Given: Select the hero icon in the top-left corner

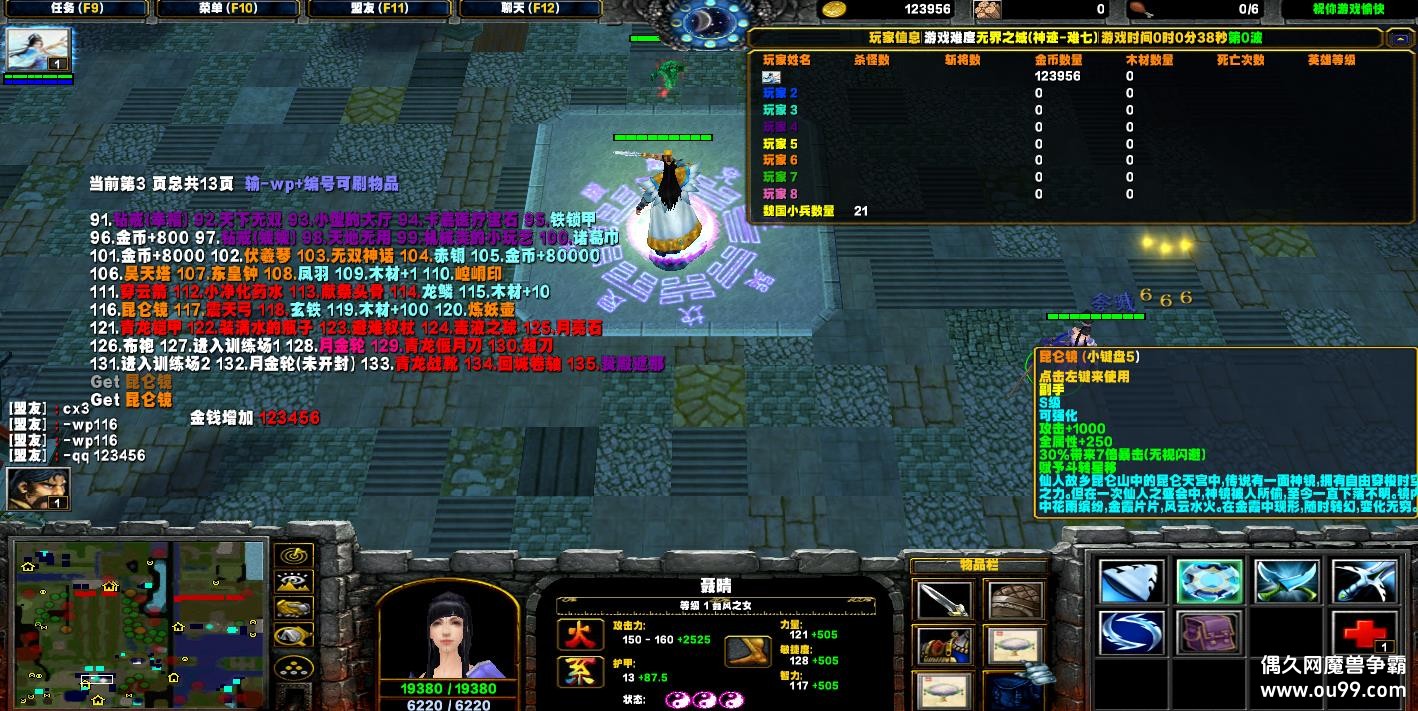Looking at the screenshot, I should click(39, 50).
